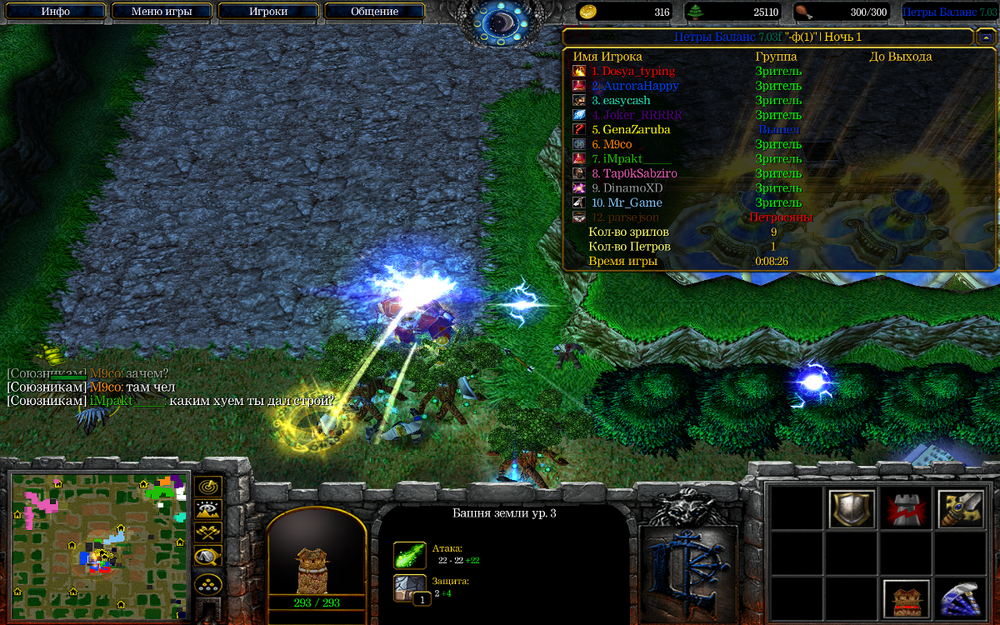This screenshot has height=625, width=1000.
Task: Activate the golden sword hilt command
Action: [x=961, y=509]
